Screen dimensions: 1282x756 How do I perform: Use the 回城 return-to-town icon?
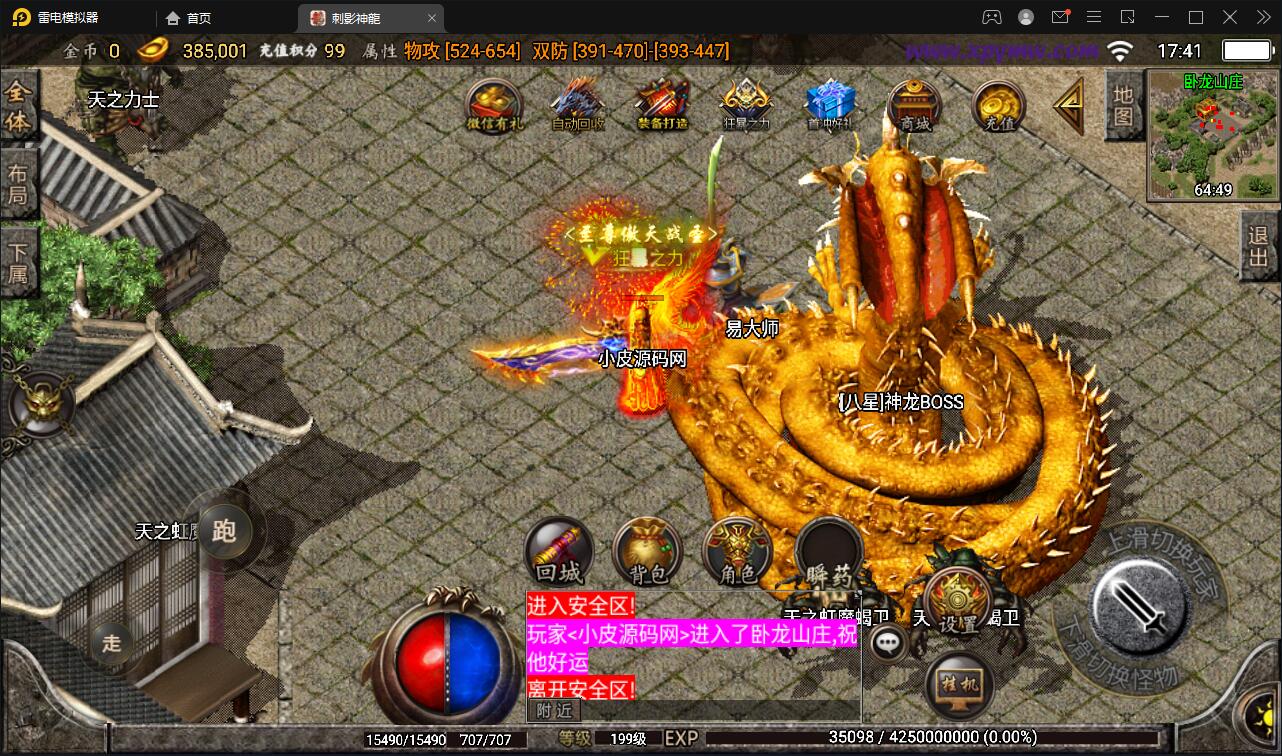(x=558, y=551)
